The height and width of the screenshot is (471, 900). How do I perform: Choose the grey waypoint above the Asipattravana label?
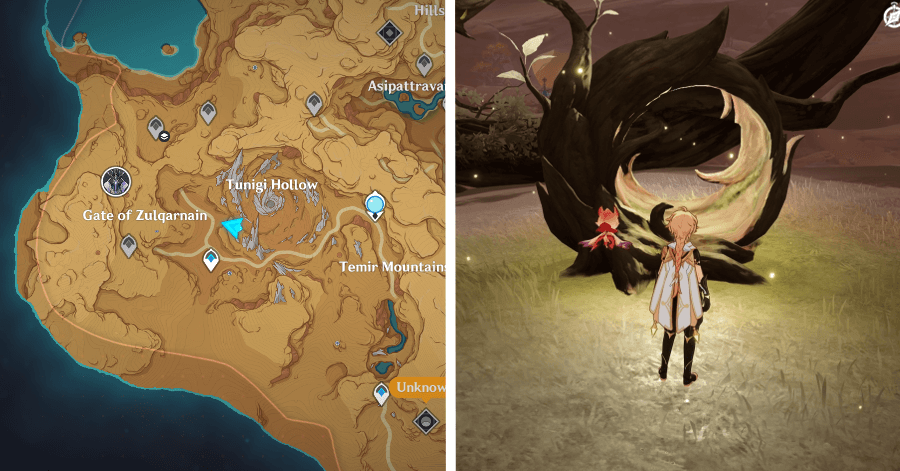pyautogui.click(x=424, y=63)
